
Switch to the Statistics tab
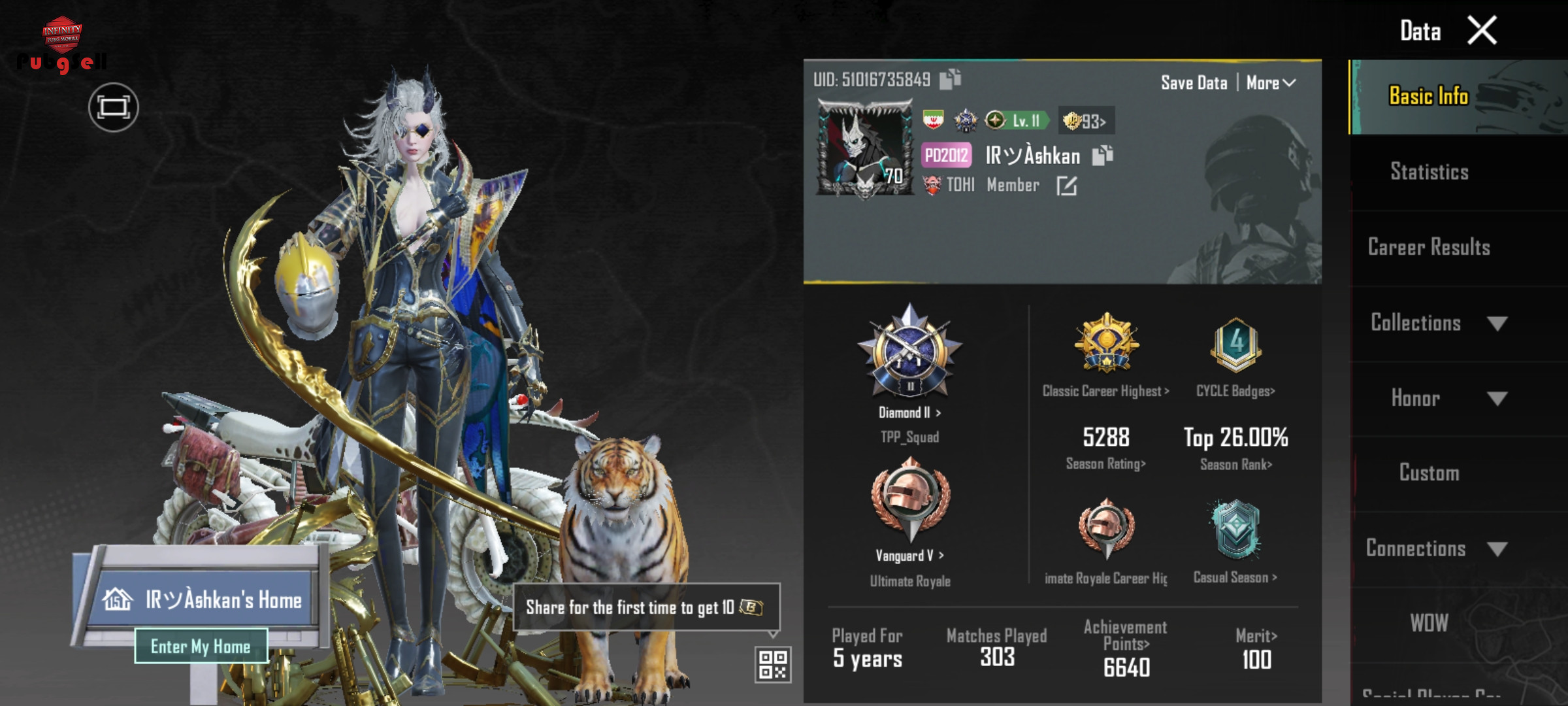pos(1429,172)
